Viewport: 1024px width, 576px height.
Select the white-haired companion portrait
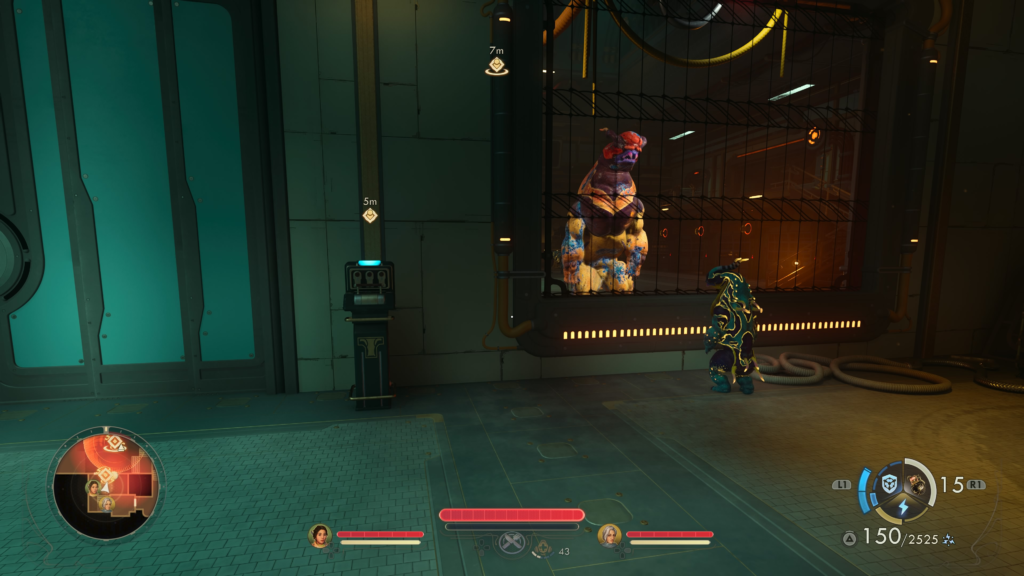(x=609, y=536)
